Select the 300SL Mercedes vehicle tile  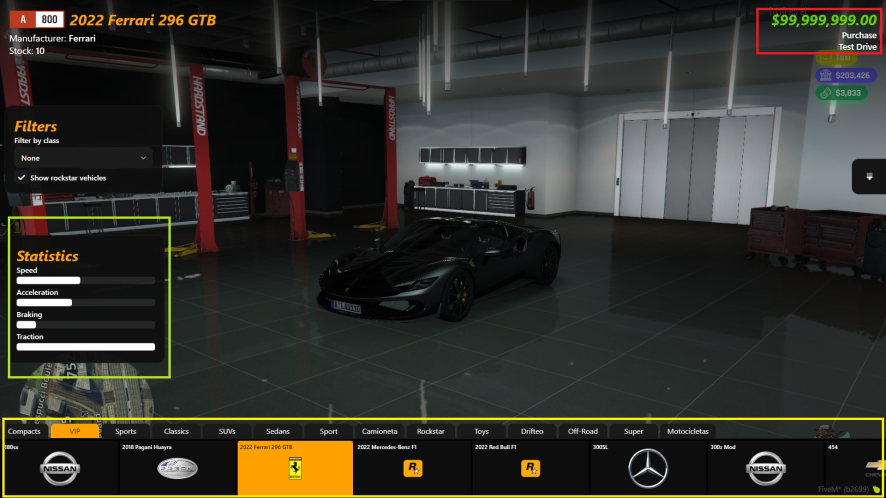coord(647,468)
